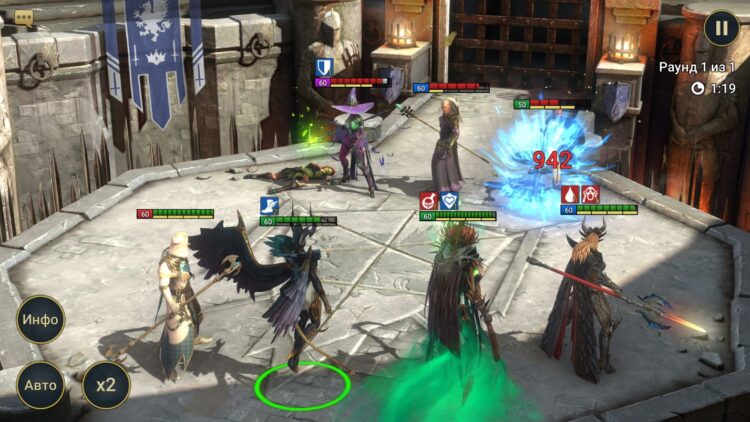Switch the x2 battle speed
750x422 pixels.
(105, 385)
